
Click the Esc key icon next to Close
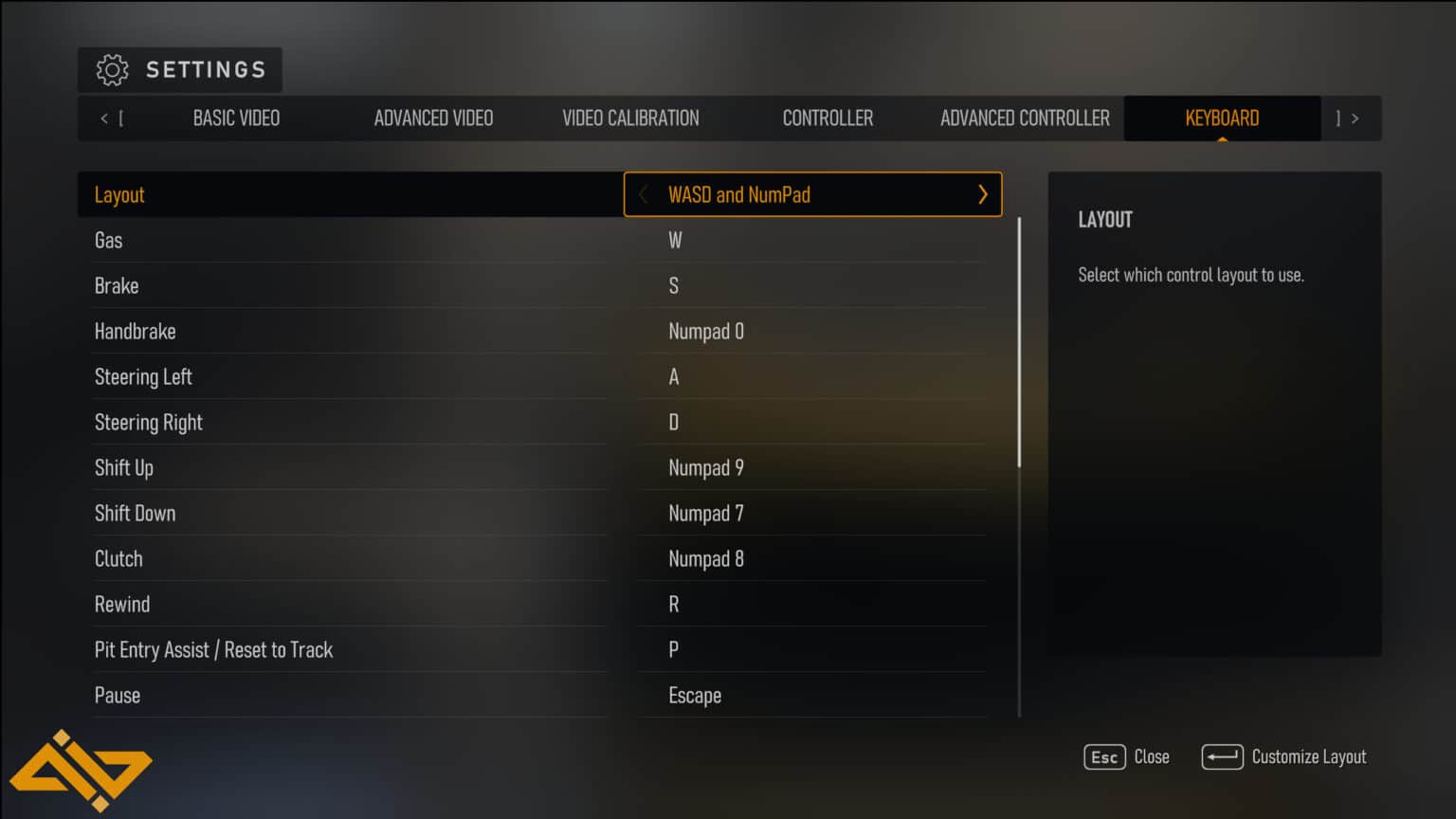1103,756
